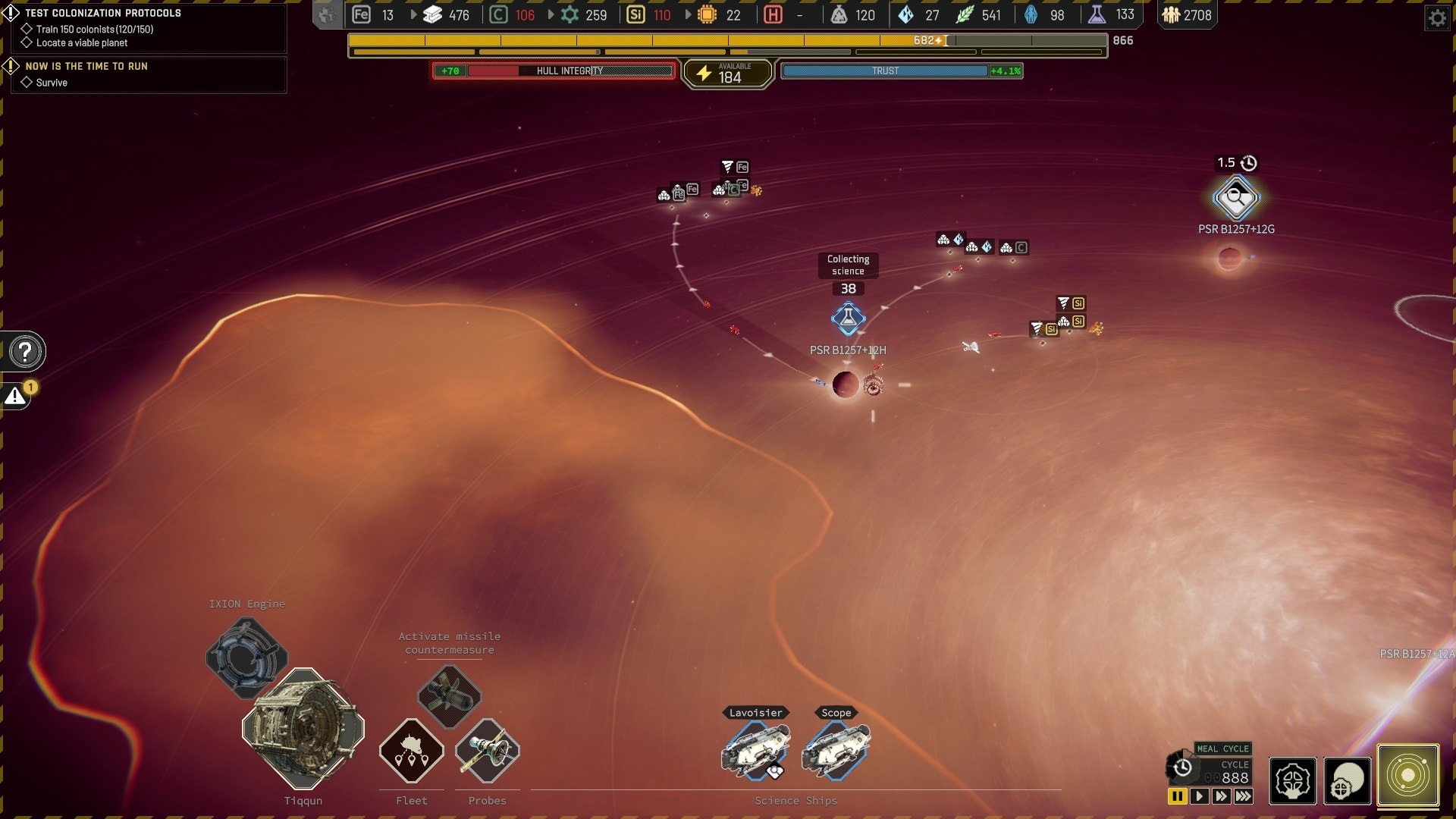Screen dimensions: 1456x819
Task: Open the warning alerts notification
Action: pos(17,396)
